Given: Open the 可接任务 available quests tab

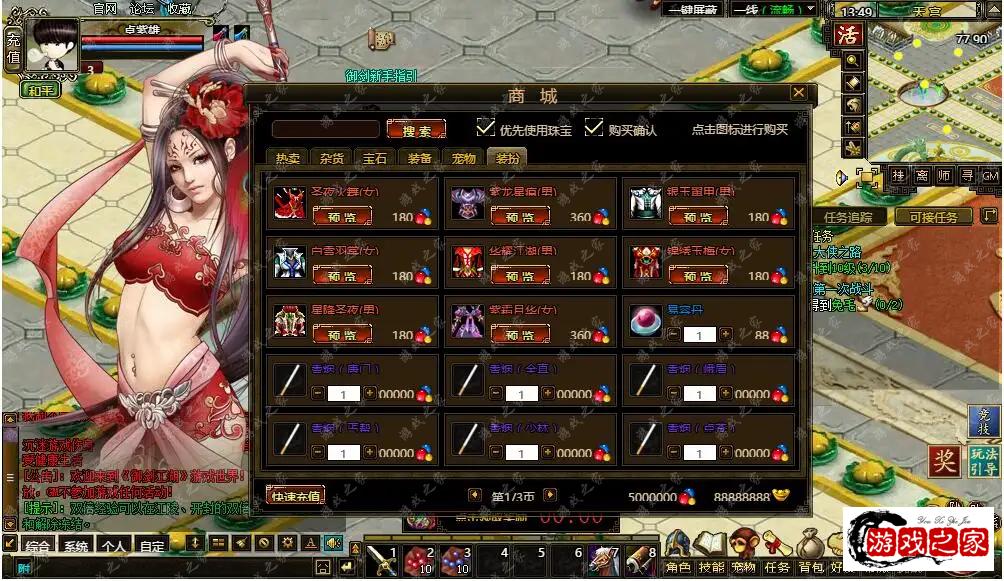Looking at the screenshot, I should click(x=933, y=217).
